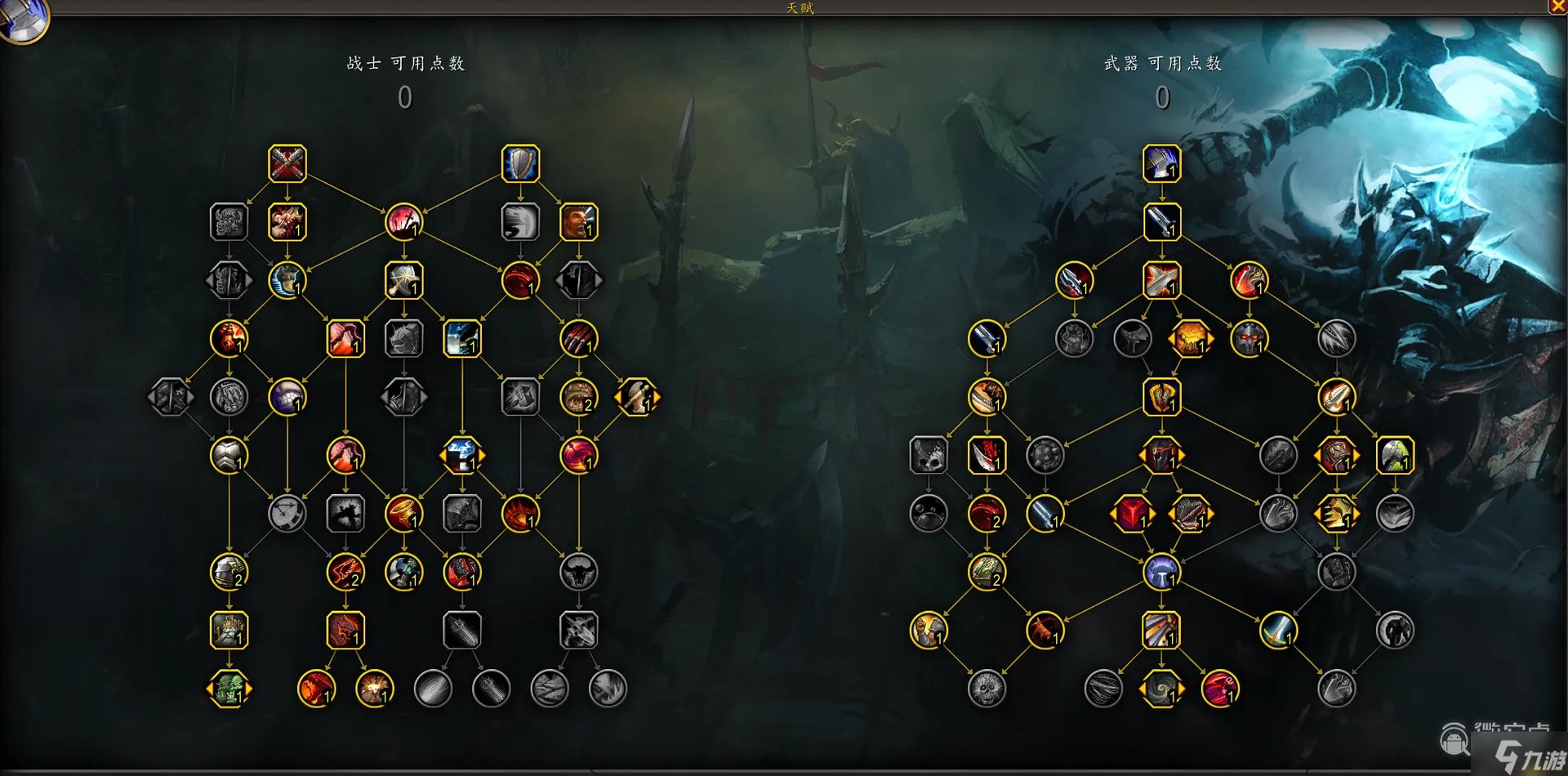Select the greyed-out skull face talent
Screen dimensions: 1568x776
coord(987,689)
